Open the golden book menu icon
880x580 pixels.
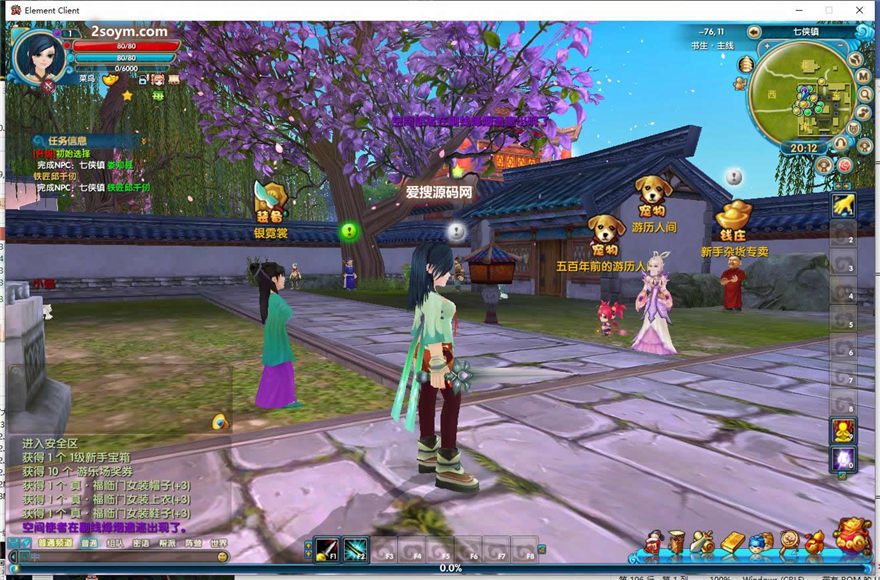[x=733, y=543]
